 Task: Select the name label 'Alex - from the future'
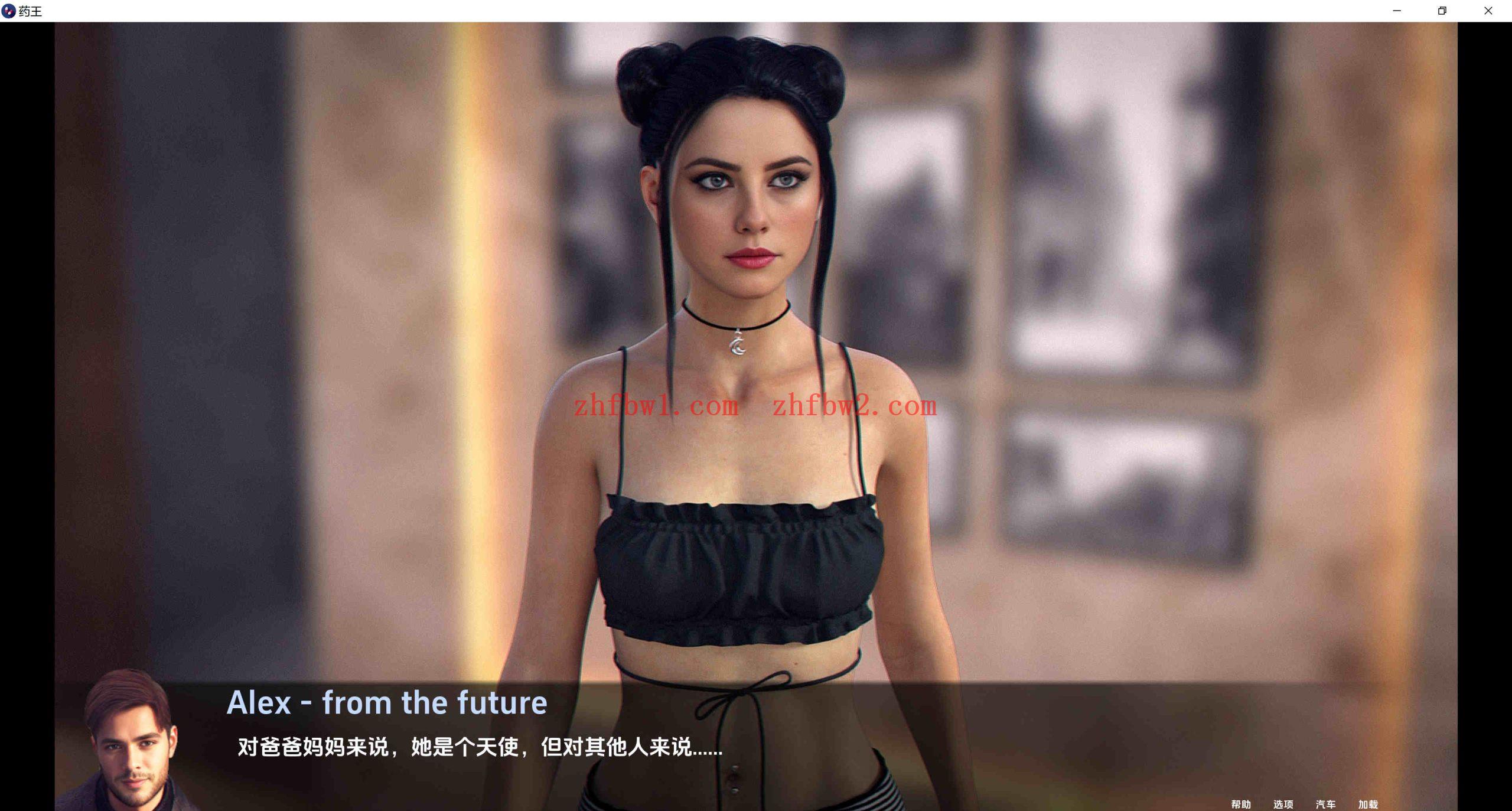coord(387,702)
